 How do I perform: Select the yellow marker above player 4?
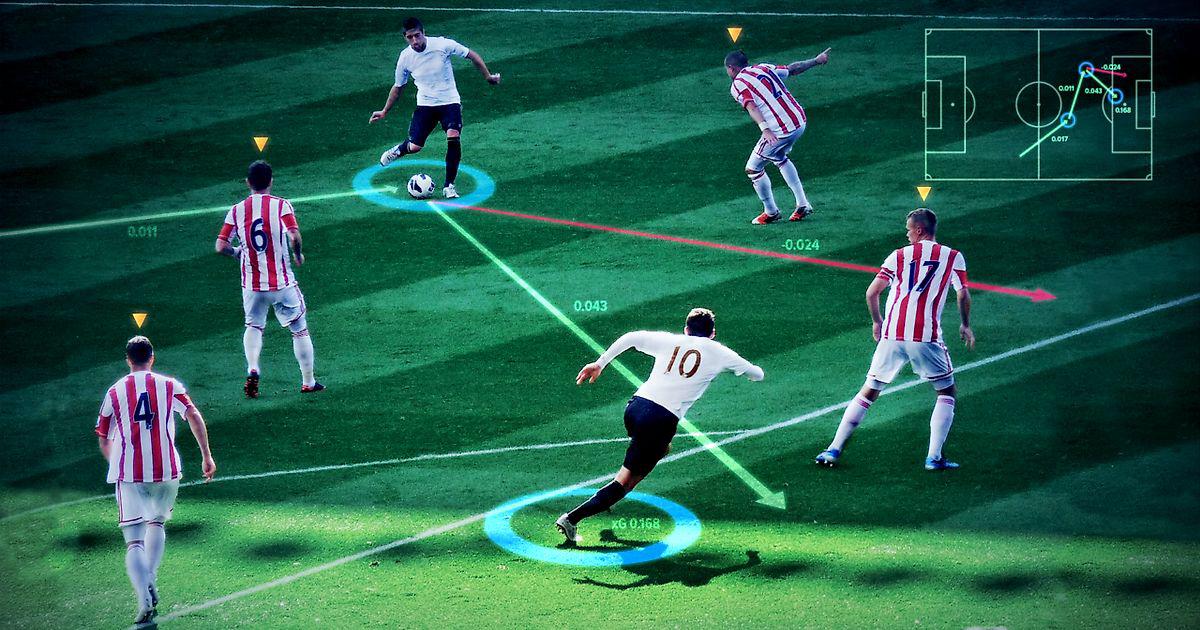click(139, 320)
